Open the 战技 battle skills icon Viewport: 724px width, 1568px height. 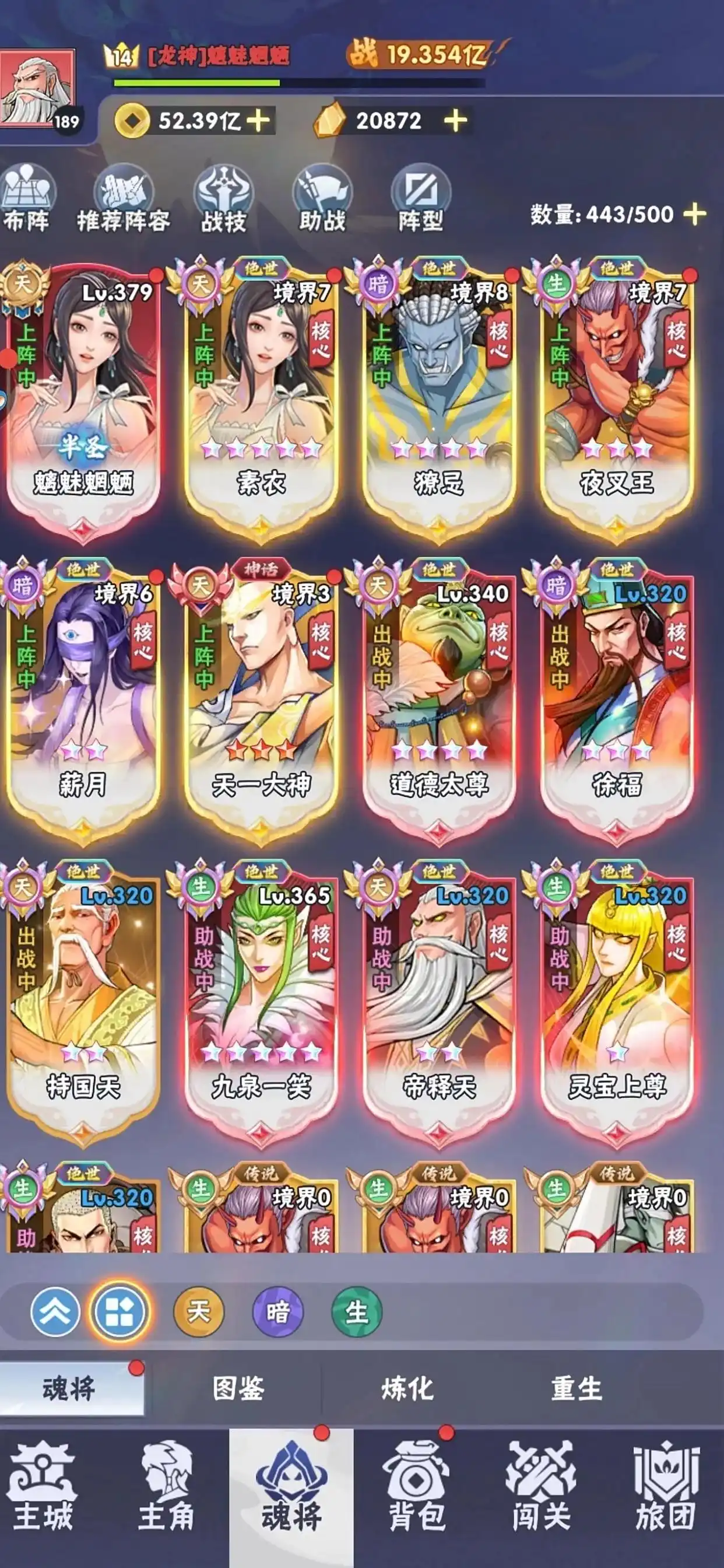223,199
